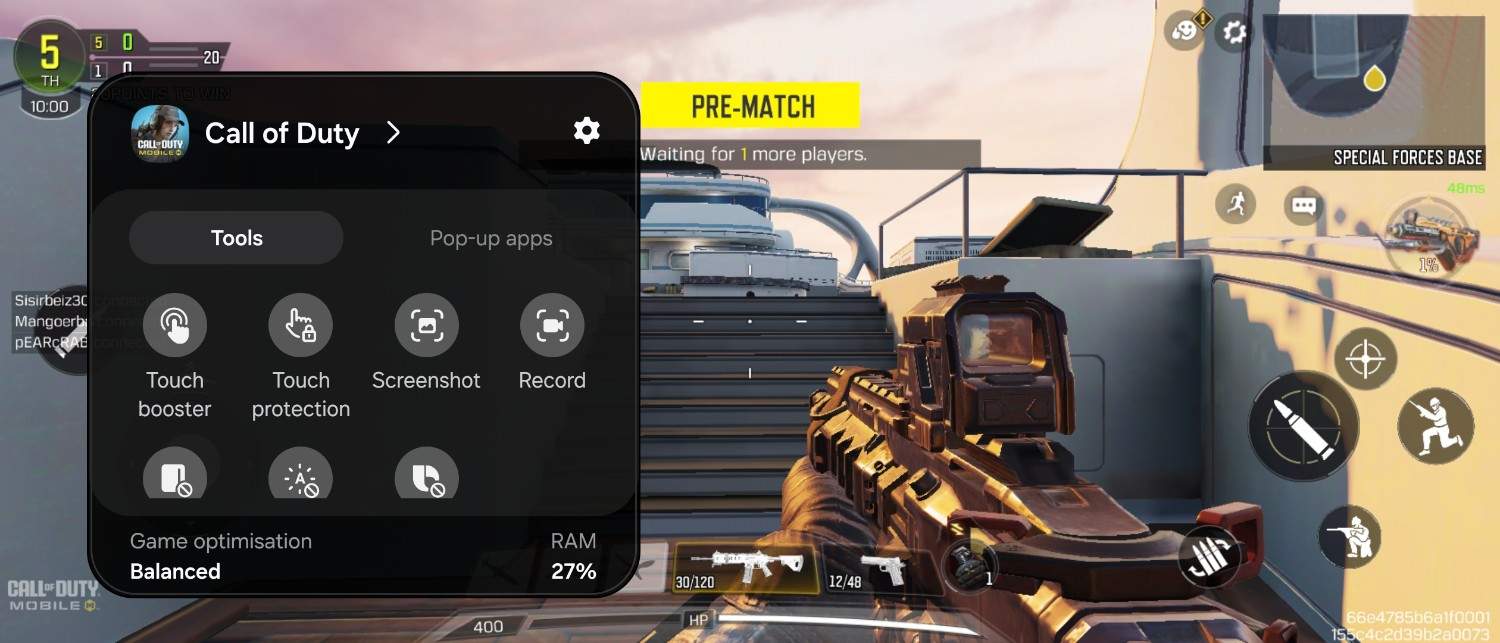Open the chat message bubble icon
This screenshot has width=1500, height=643.
[x=1303, y=206]
